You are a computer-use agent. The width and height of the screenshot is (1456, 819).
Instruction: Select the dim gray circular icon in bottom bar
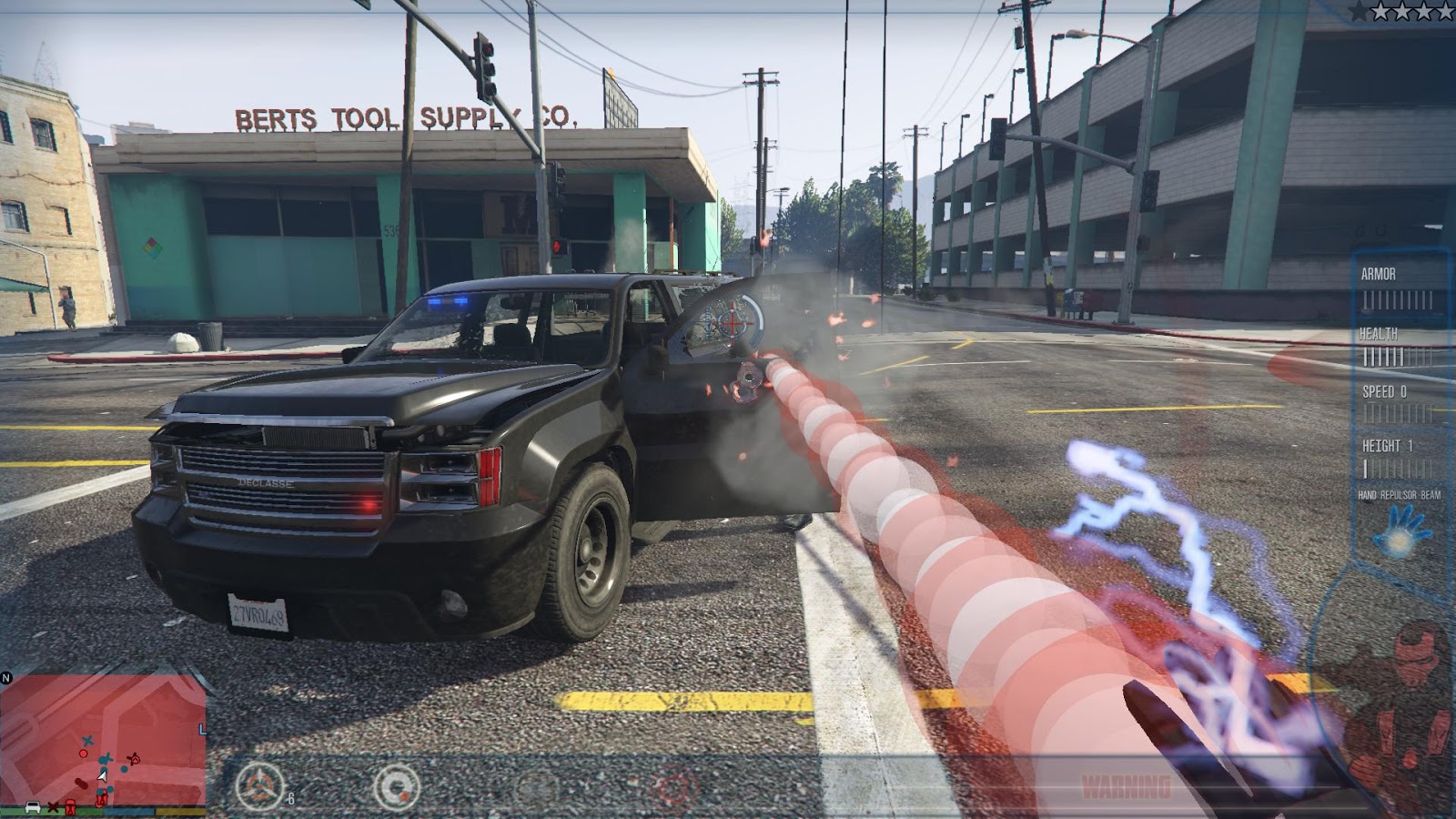[535, 788]
